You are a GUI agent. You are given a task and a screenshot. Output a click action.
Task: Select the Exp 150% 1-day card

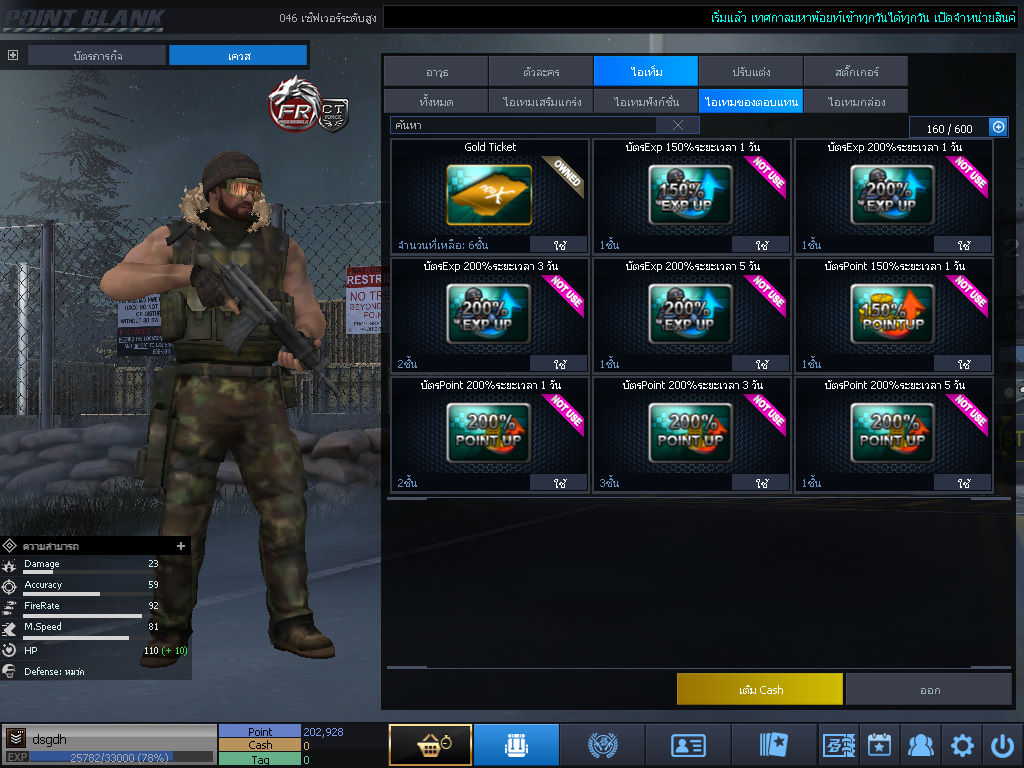[691, 195]
